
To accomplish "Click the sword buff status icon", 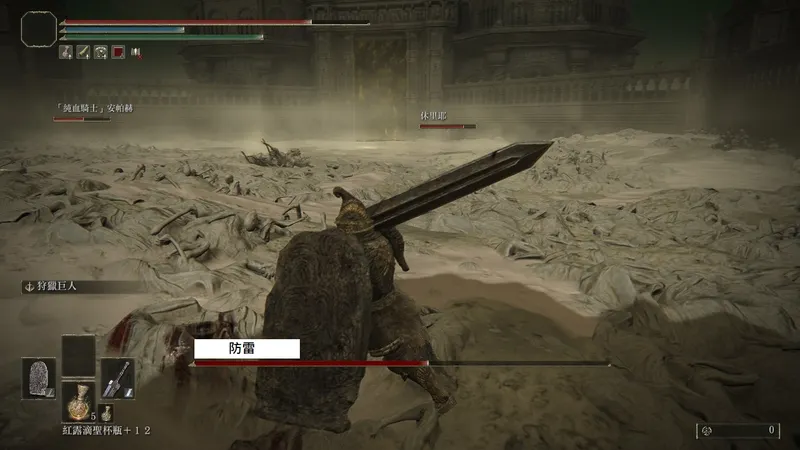I will [x=83, y=52].
